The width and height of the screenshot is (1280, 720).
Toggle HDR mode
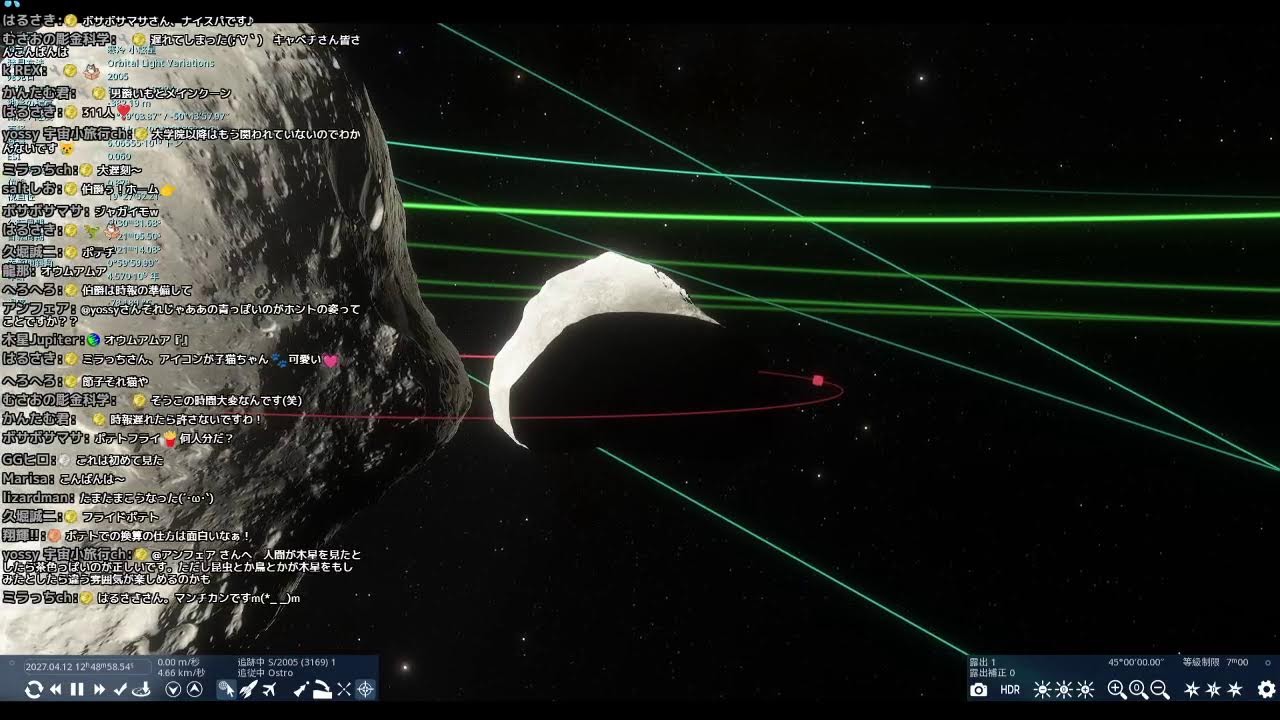click(x=1010, y=689)
